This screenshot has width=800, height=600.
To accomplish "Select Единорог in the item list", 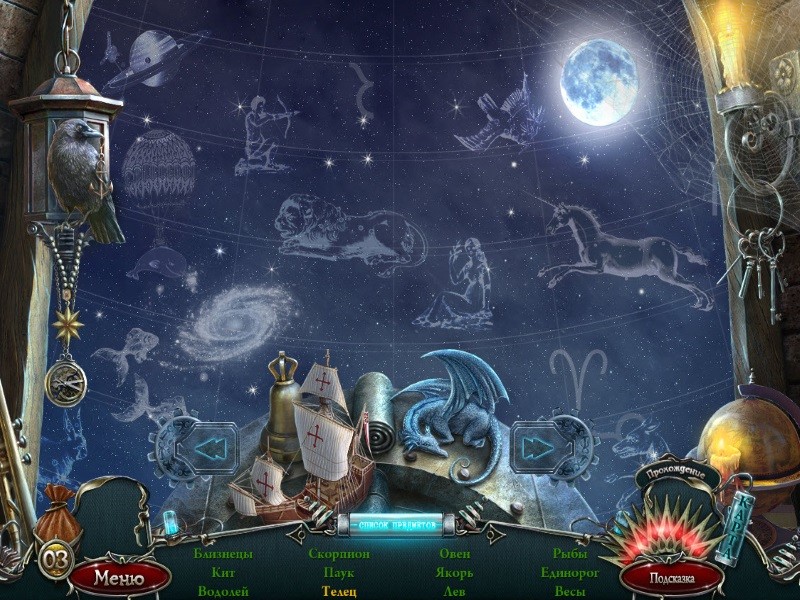I will [x=569, y=572].
